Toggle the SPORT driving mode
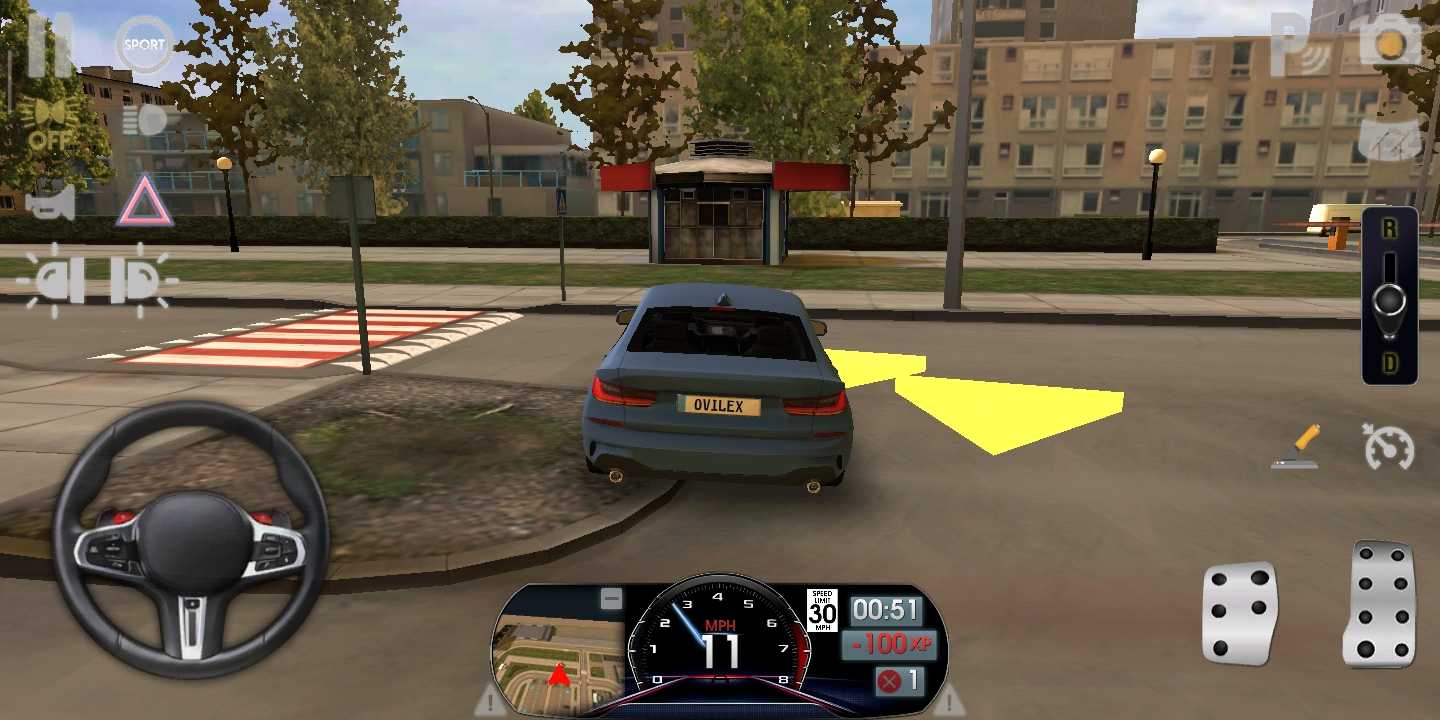 [x=144, y=45]
